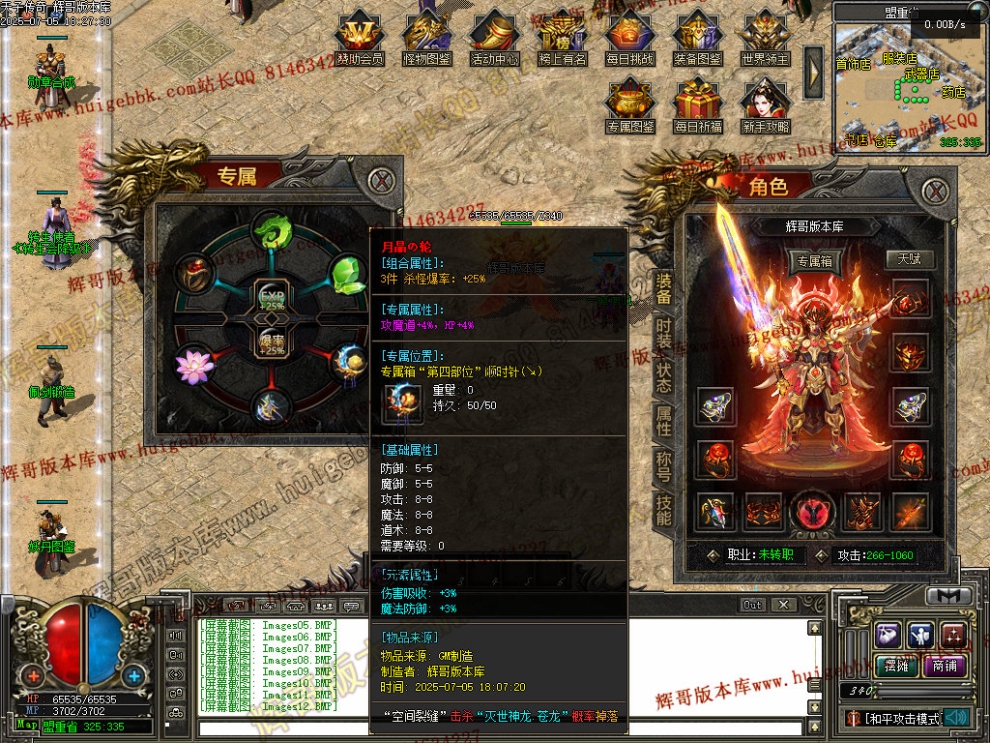Click the 商铺 shop button
Image resolution: width=990 pixels, height=743 pixels.
(x=943, y=667)
